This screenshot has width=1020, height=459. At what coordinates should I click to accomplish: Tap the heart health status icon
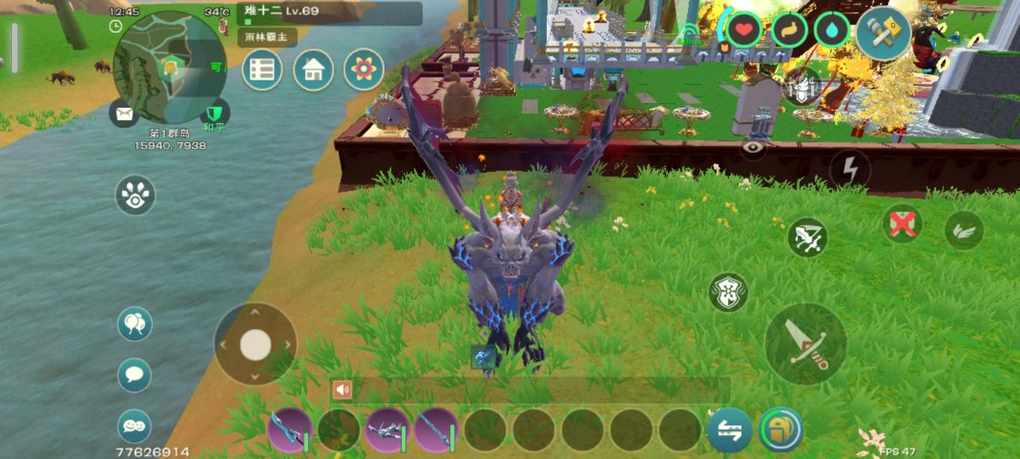click(743, 29)
